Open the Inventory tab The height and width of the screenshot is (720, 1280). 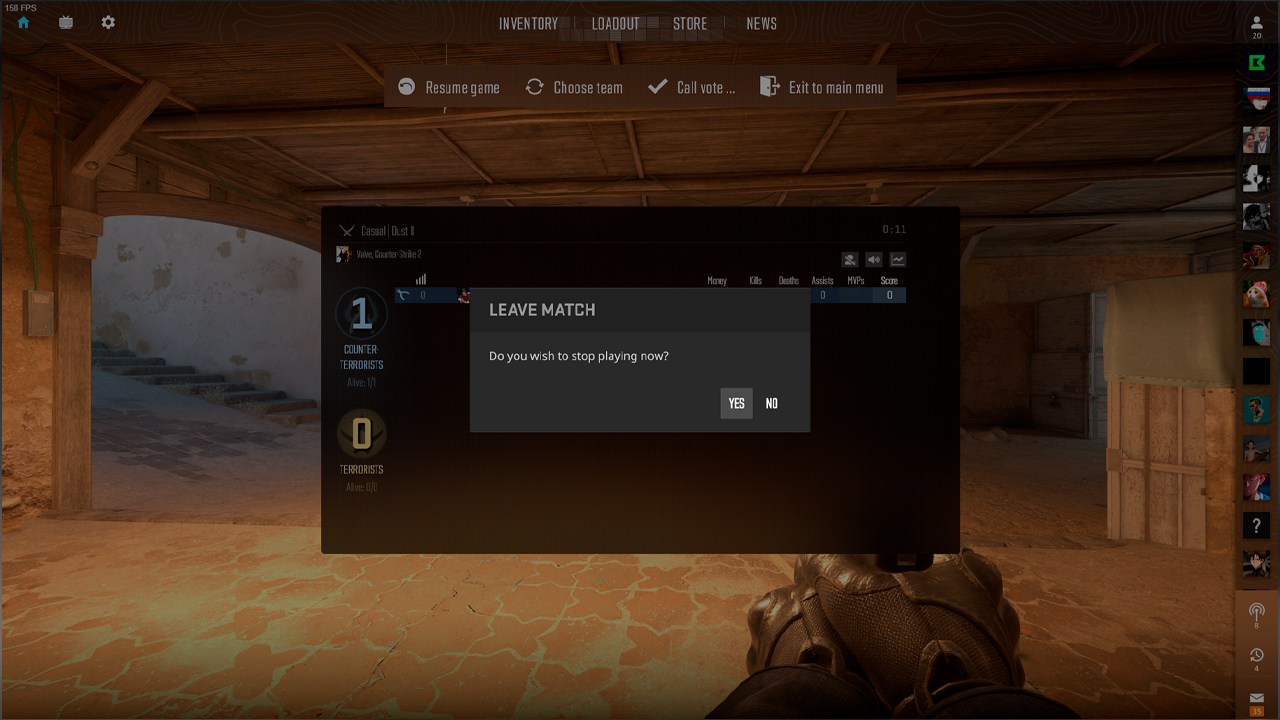click(x=528, y=24)
